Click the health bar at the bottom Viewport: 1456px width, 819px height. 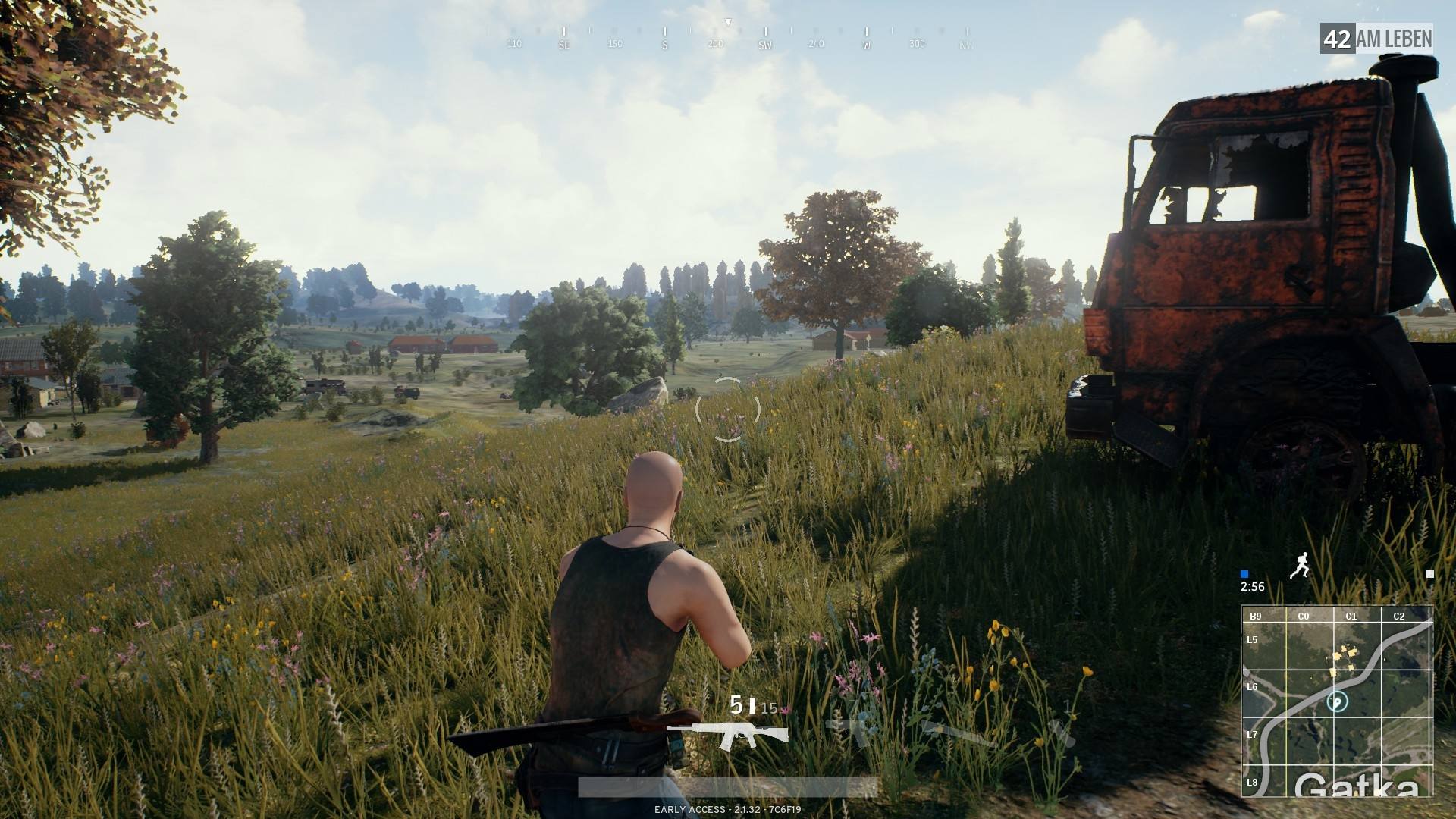pyautogui.click(x=728, y=787)
